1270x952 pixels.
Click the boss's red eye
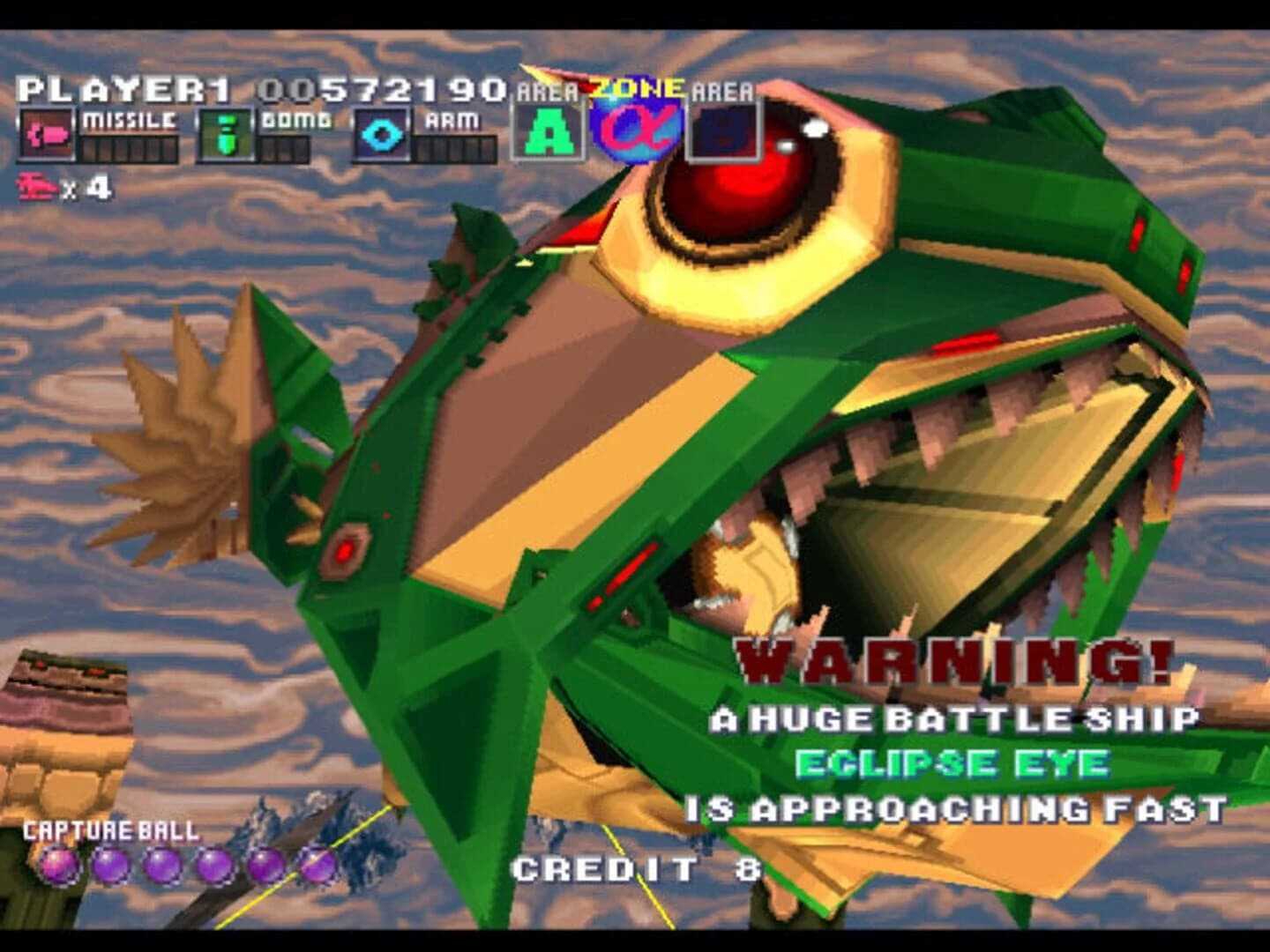[736, 181]
